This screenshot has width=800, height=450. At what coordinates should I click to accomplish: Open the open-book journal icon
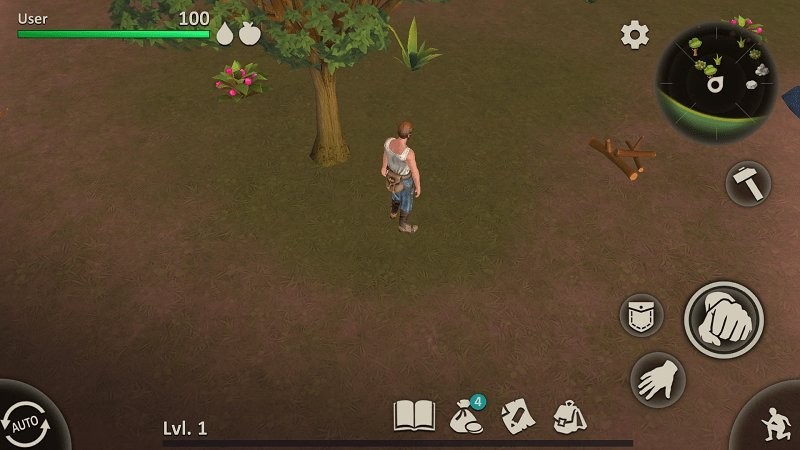click(x=414, y=415)
